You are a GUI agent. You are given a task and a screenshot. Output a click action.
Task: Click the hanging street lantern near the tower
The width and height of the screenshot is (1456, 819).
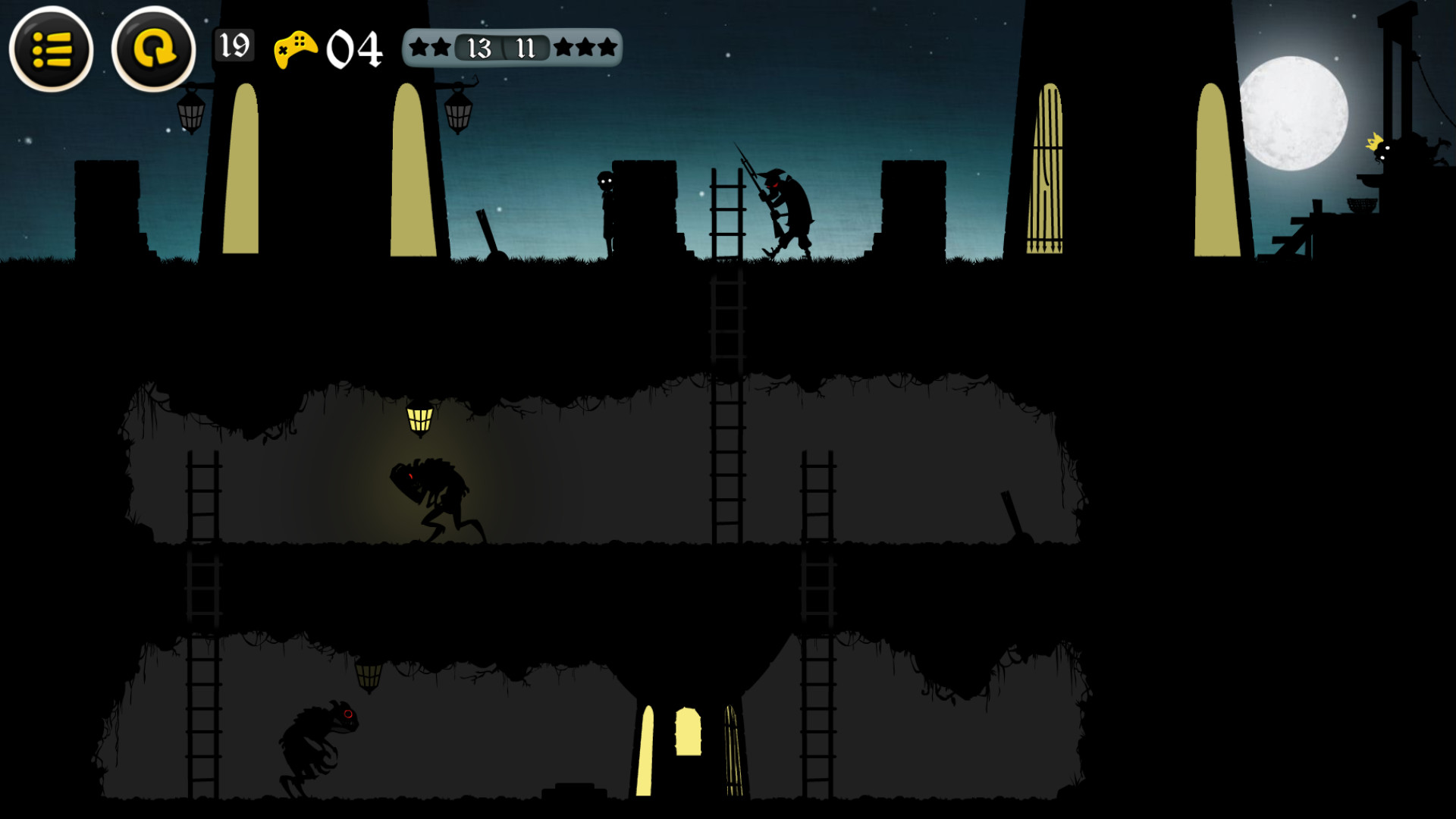[191, 114]
